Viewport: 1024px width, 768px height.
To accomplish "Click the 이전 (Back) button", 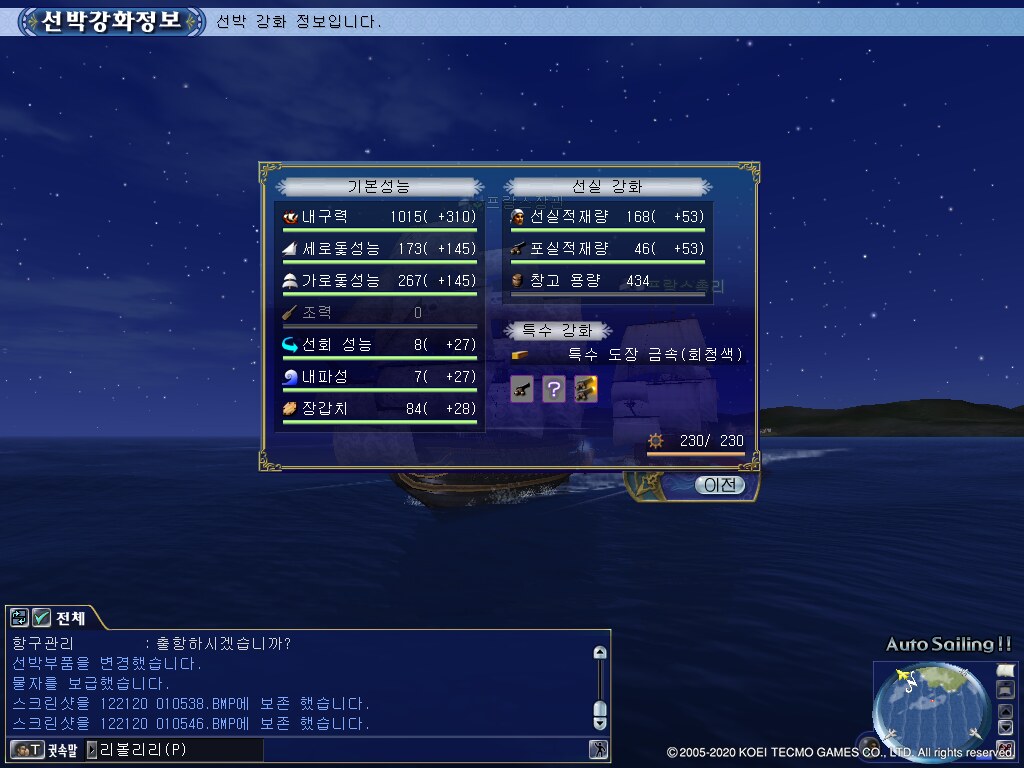I will 720,485.
